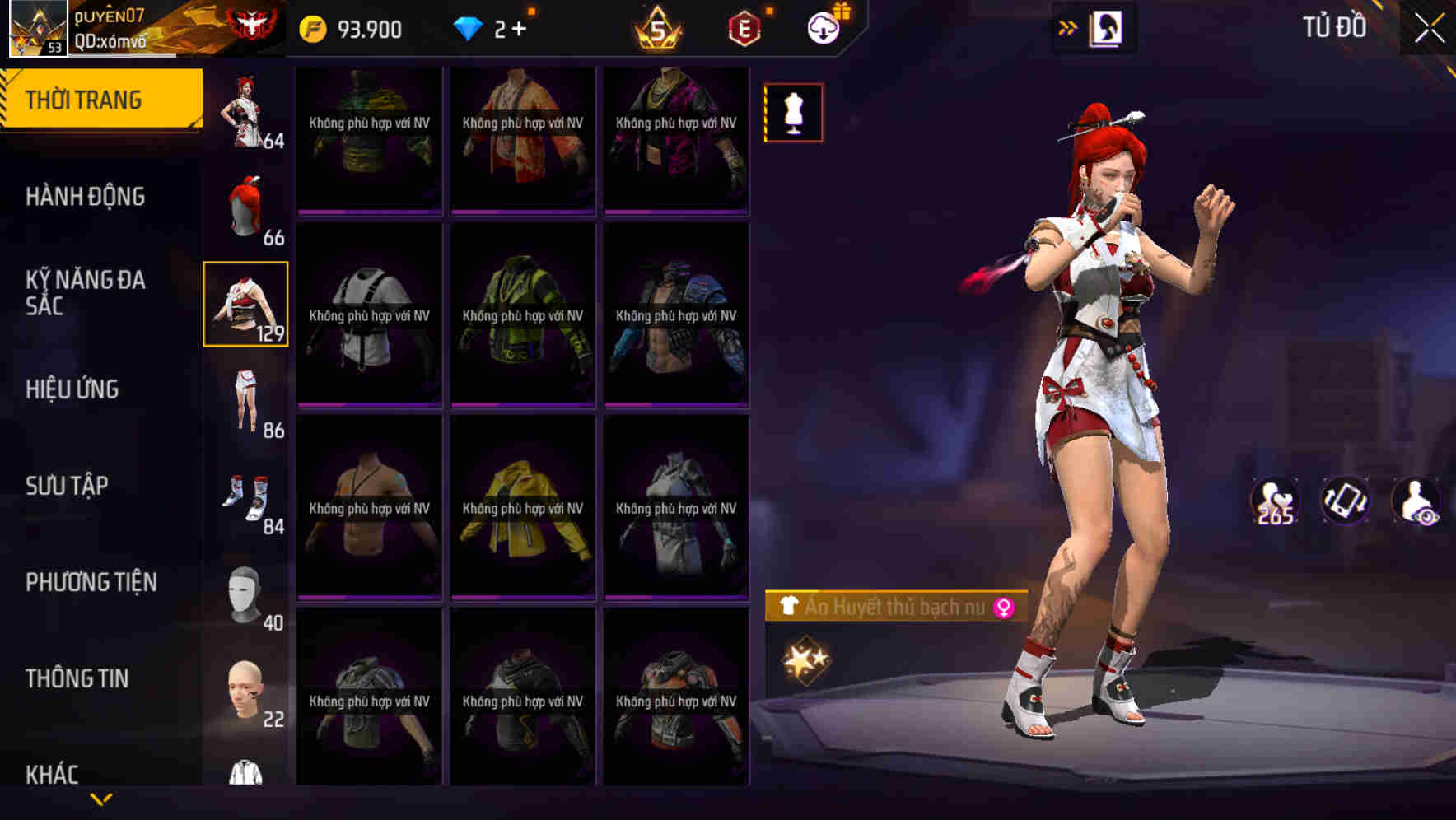
Task: Open the mannequin outfit preview icon
Action: (793, 112)
